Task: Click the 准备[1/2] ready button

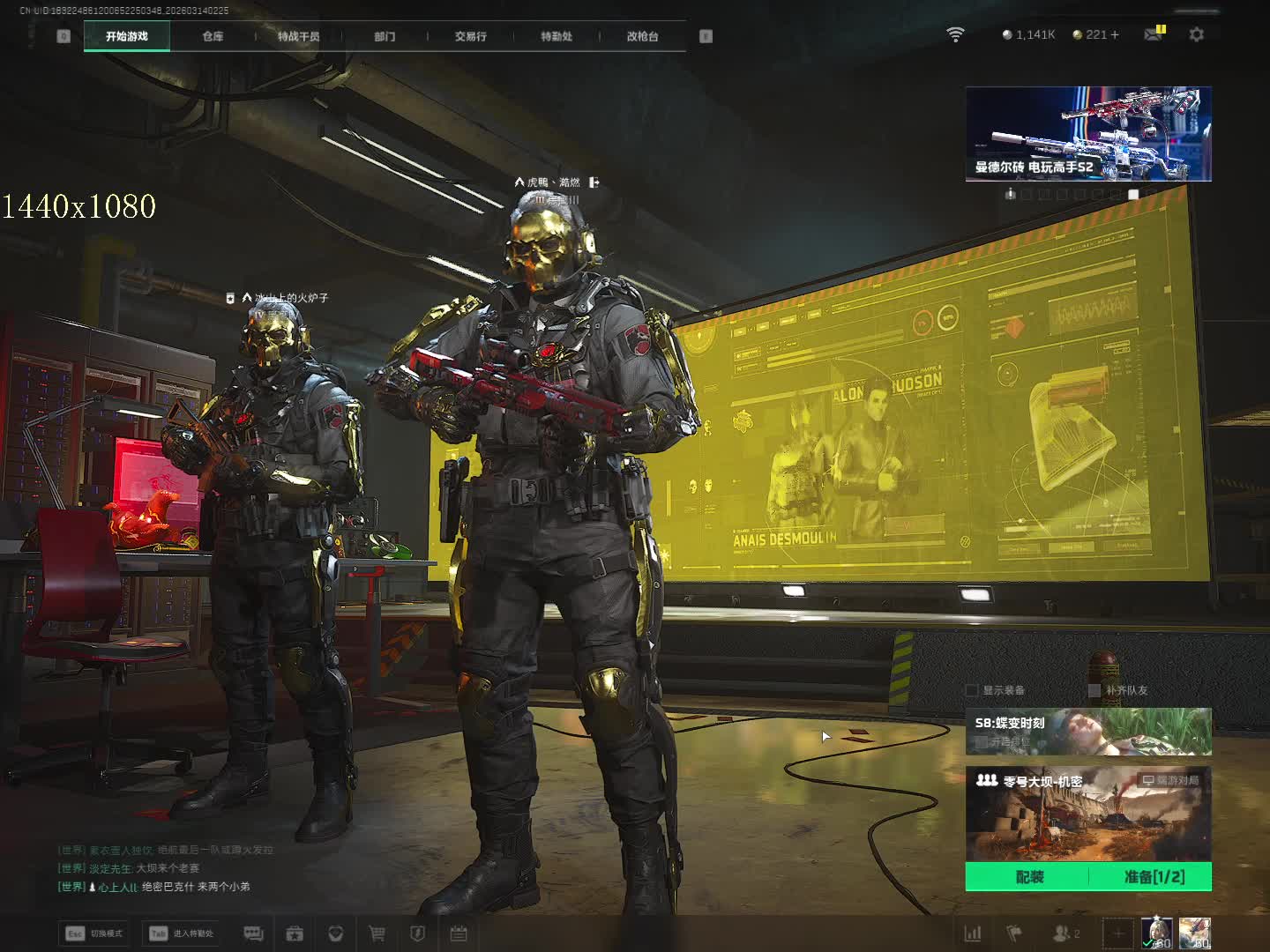Action: 1153,877
